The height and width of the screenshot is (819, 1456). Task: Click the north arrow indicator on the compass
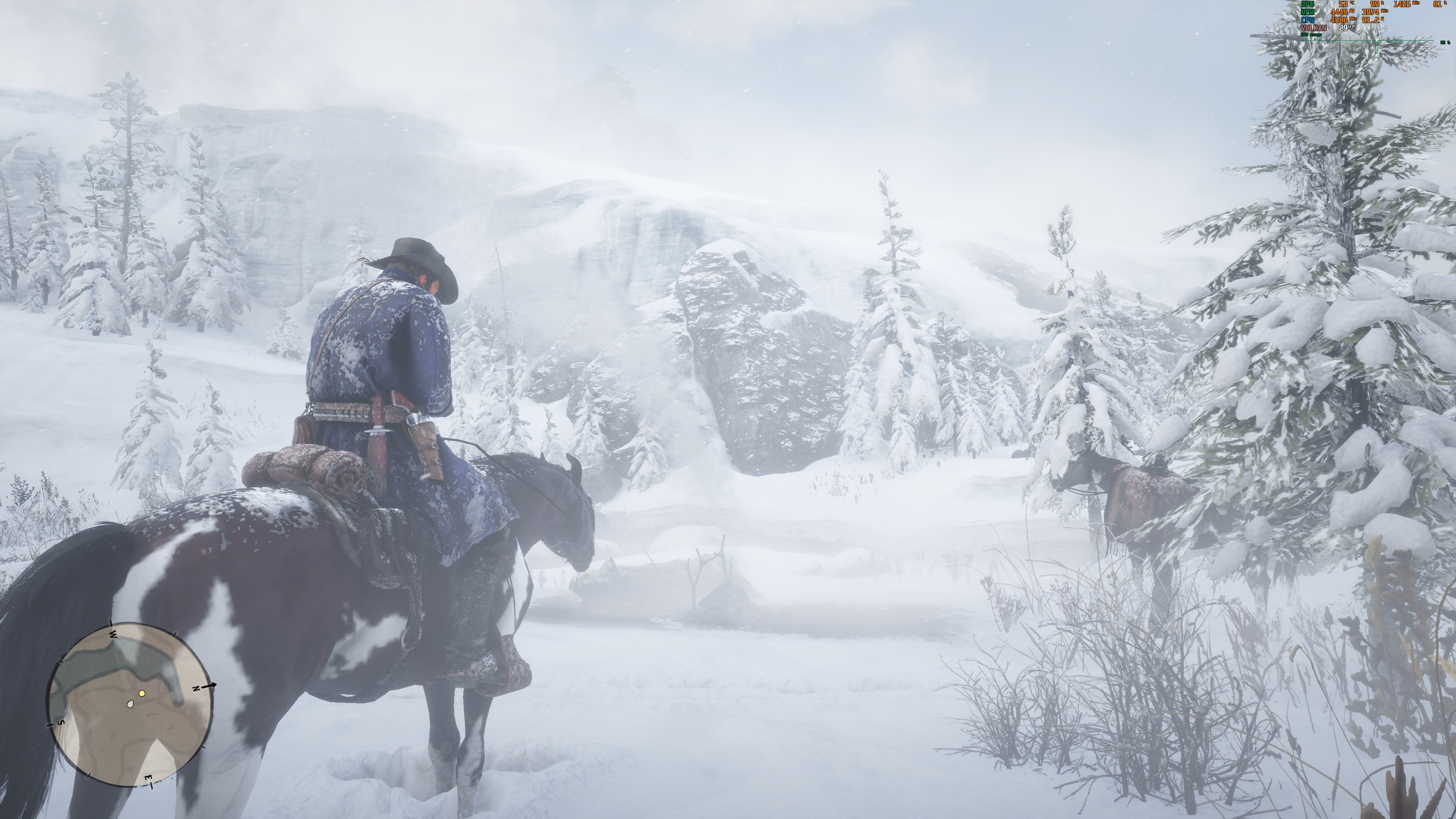coord(210,685)
